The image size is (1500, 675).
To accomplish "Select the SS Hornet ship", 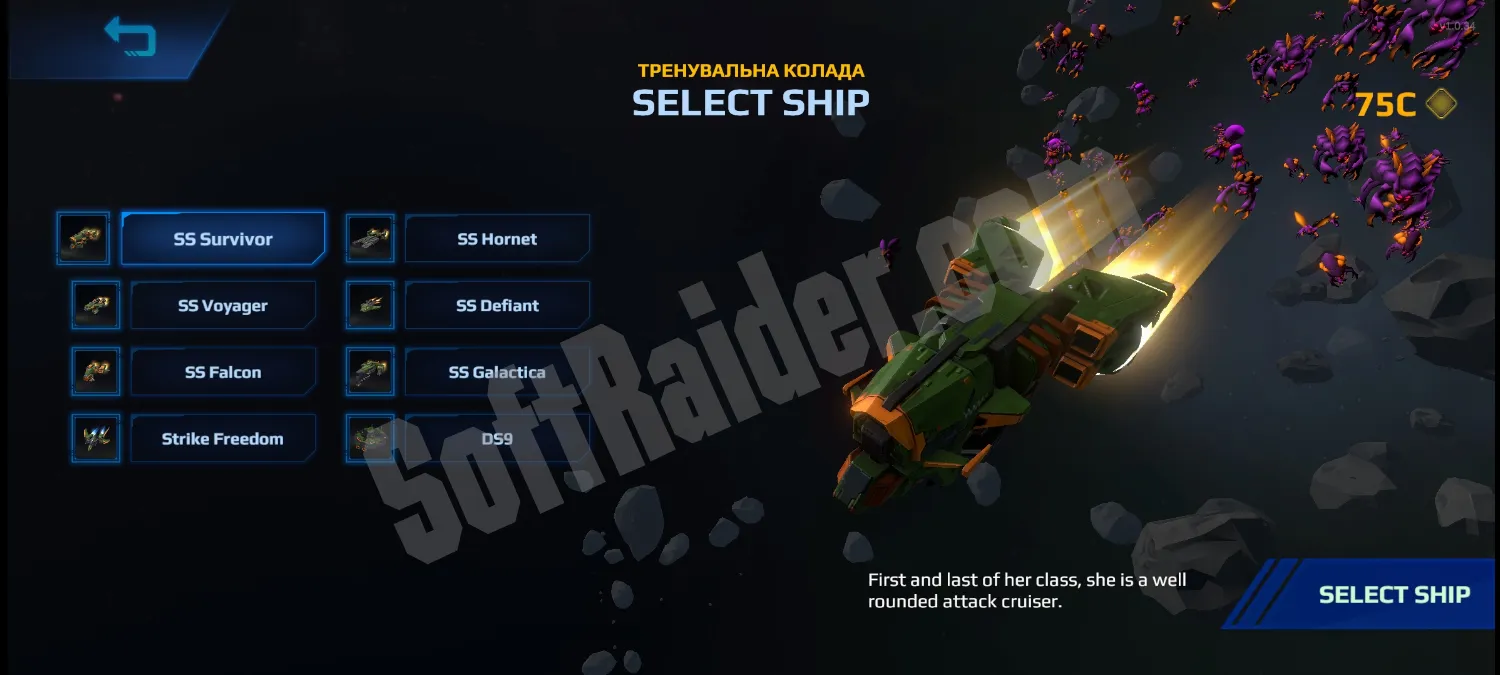I will pyautogui.click(x=497, y=239).
